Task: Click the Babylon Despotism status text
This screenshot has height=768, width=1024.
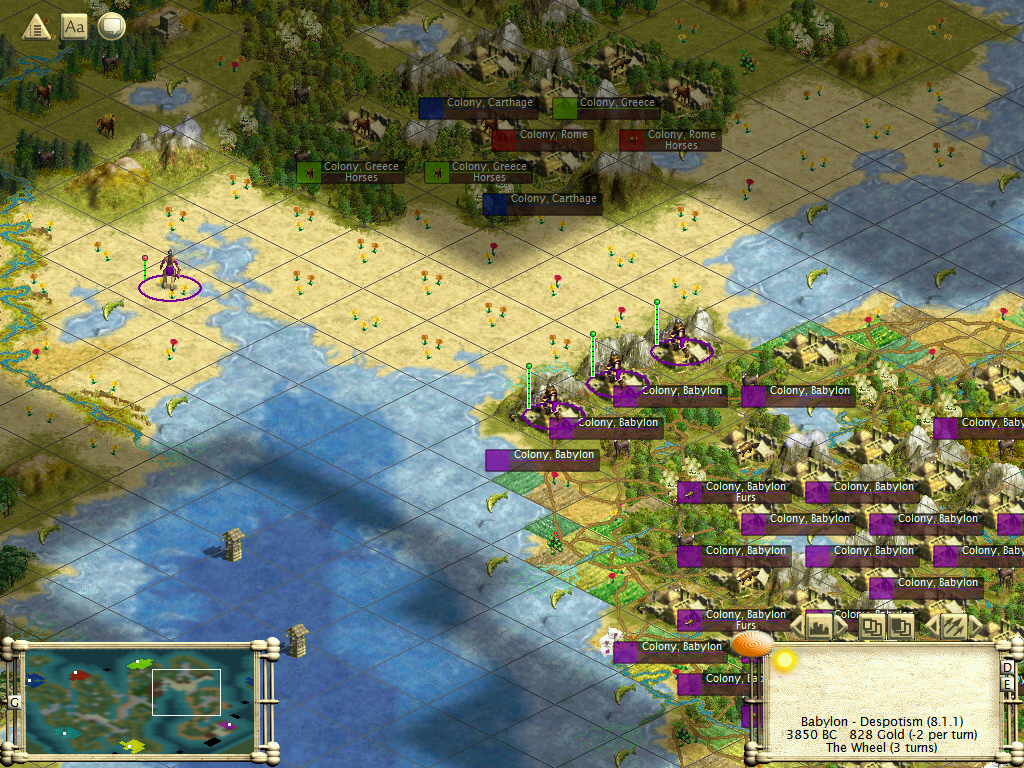Action: pos(881,721)
